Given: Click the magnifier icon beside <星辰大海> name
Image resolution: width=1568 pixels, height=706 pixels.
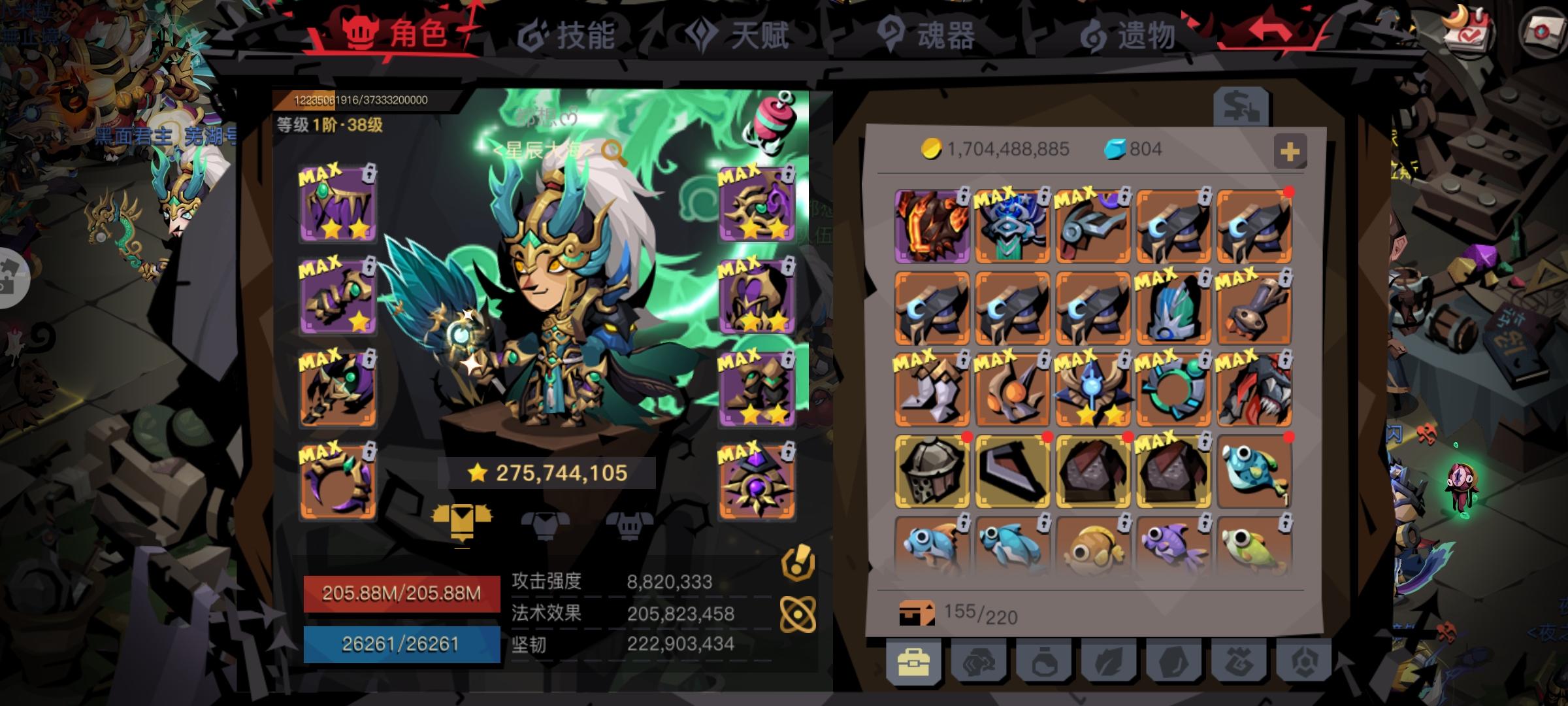Looking at the screenshot, I should point(611,148).
